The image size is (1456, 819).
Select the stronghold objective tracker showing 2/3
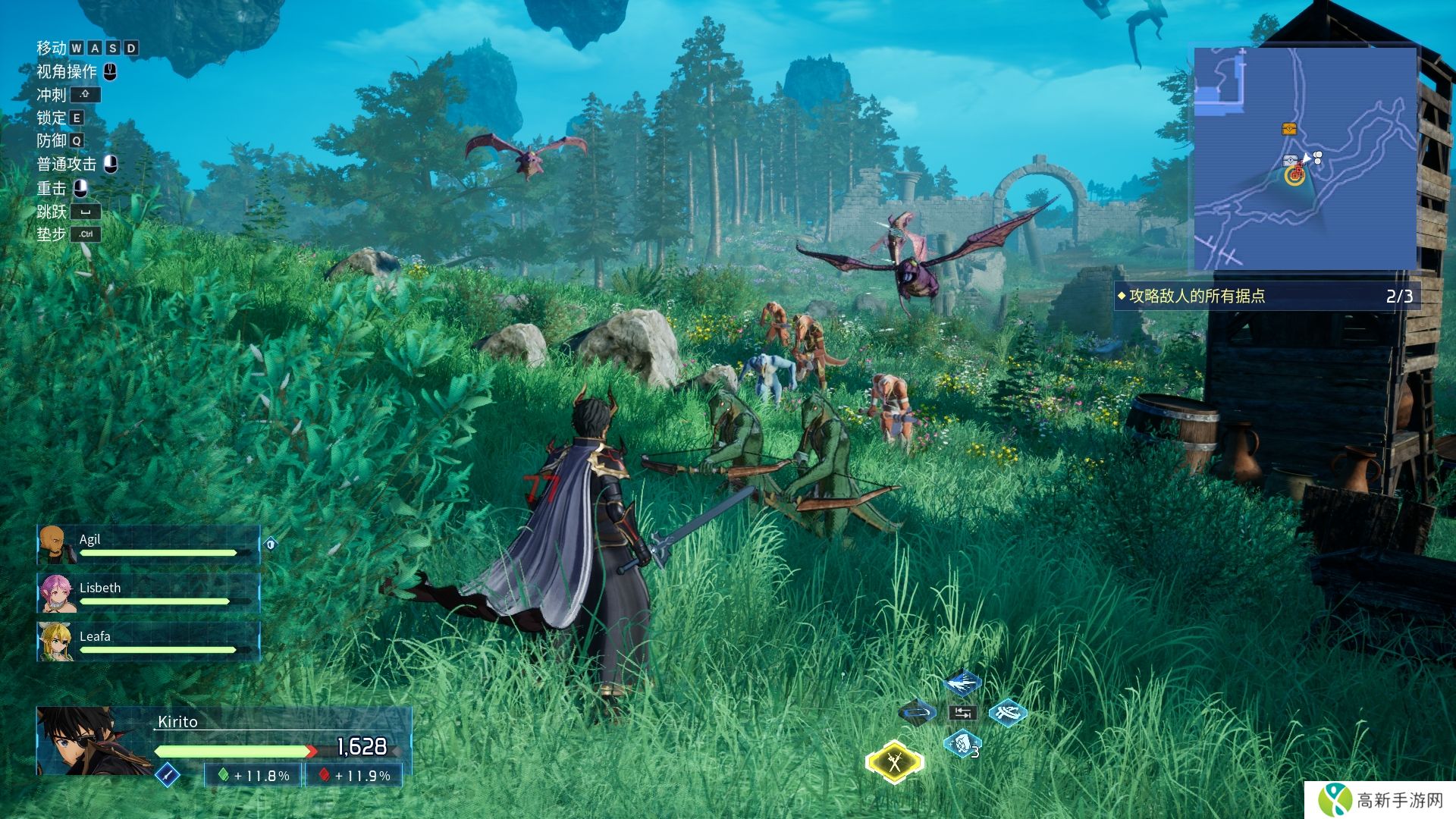coord(1265,296)
